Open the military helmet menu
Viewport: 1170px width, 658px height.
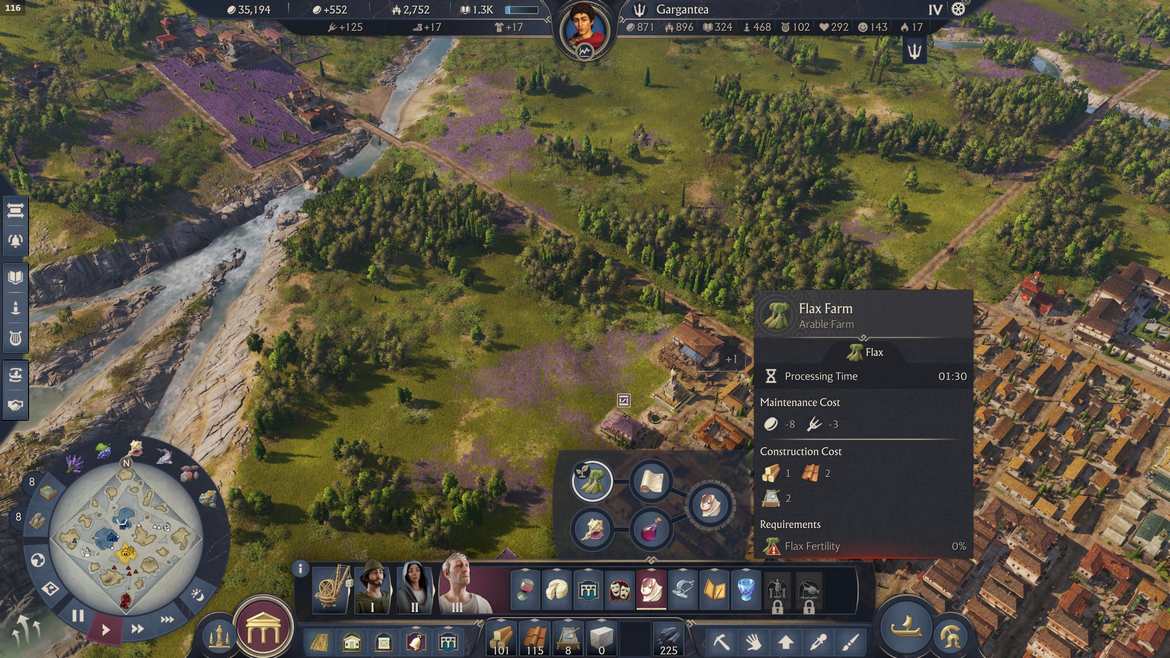pyautogui.click(x=950, y=635)
